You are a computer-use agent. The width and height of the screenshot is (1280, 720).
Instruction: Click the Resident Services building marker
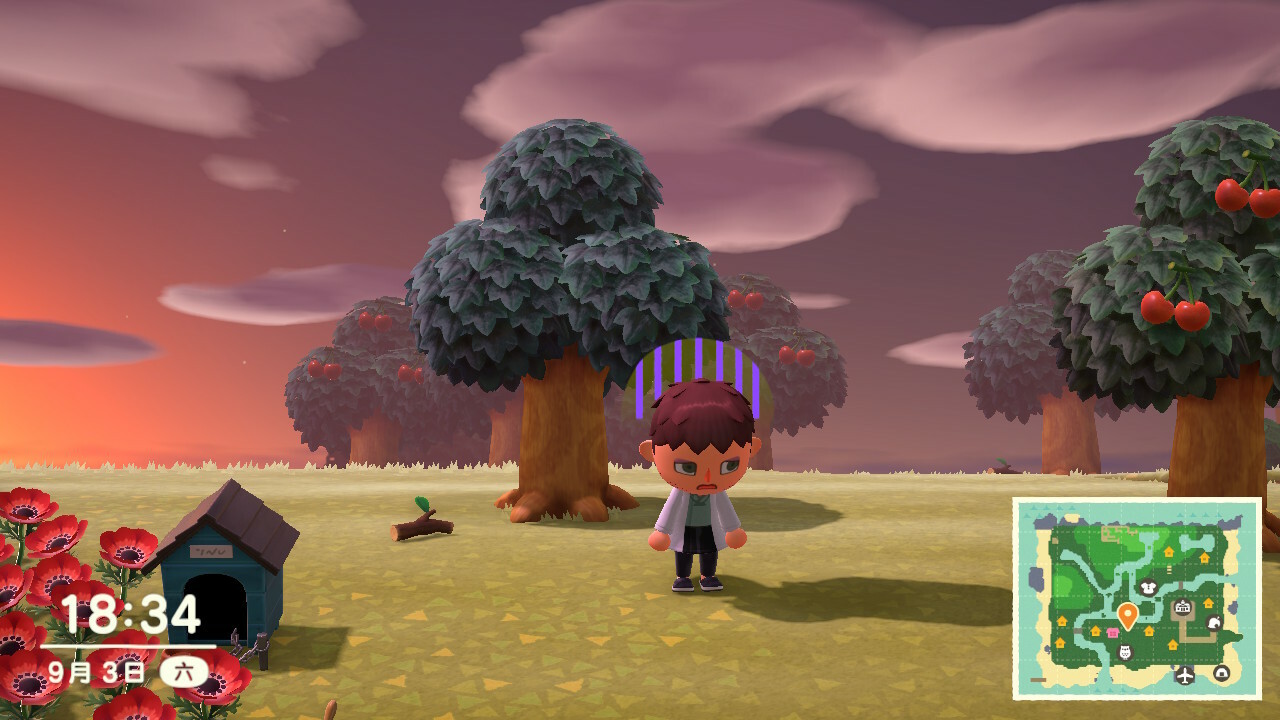1183,607
